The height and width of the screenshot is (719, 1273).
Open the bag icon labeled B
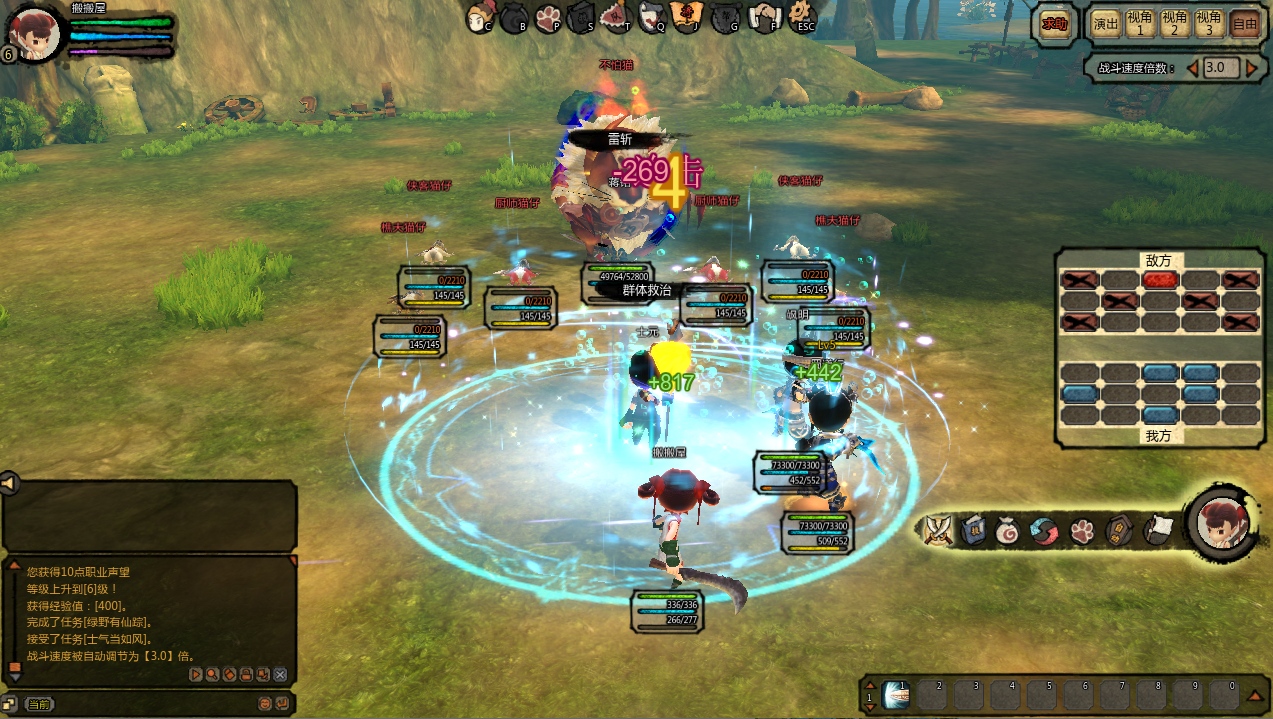tap(515, 17)
